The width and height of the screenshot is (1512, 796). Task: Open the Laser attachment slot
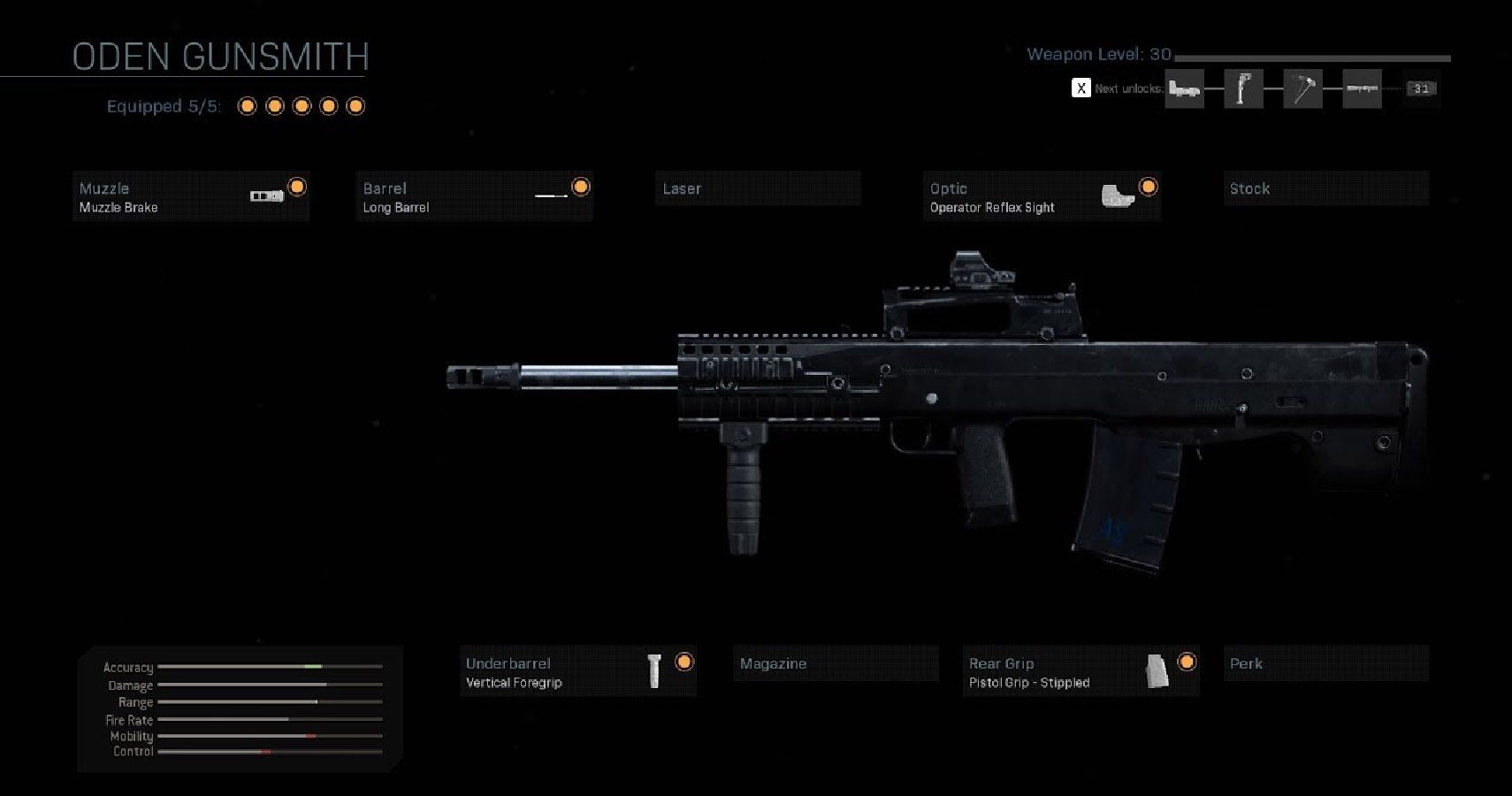pyautogui.click(x=757, y=188)
